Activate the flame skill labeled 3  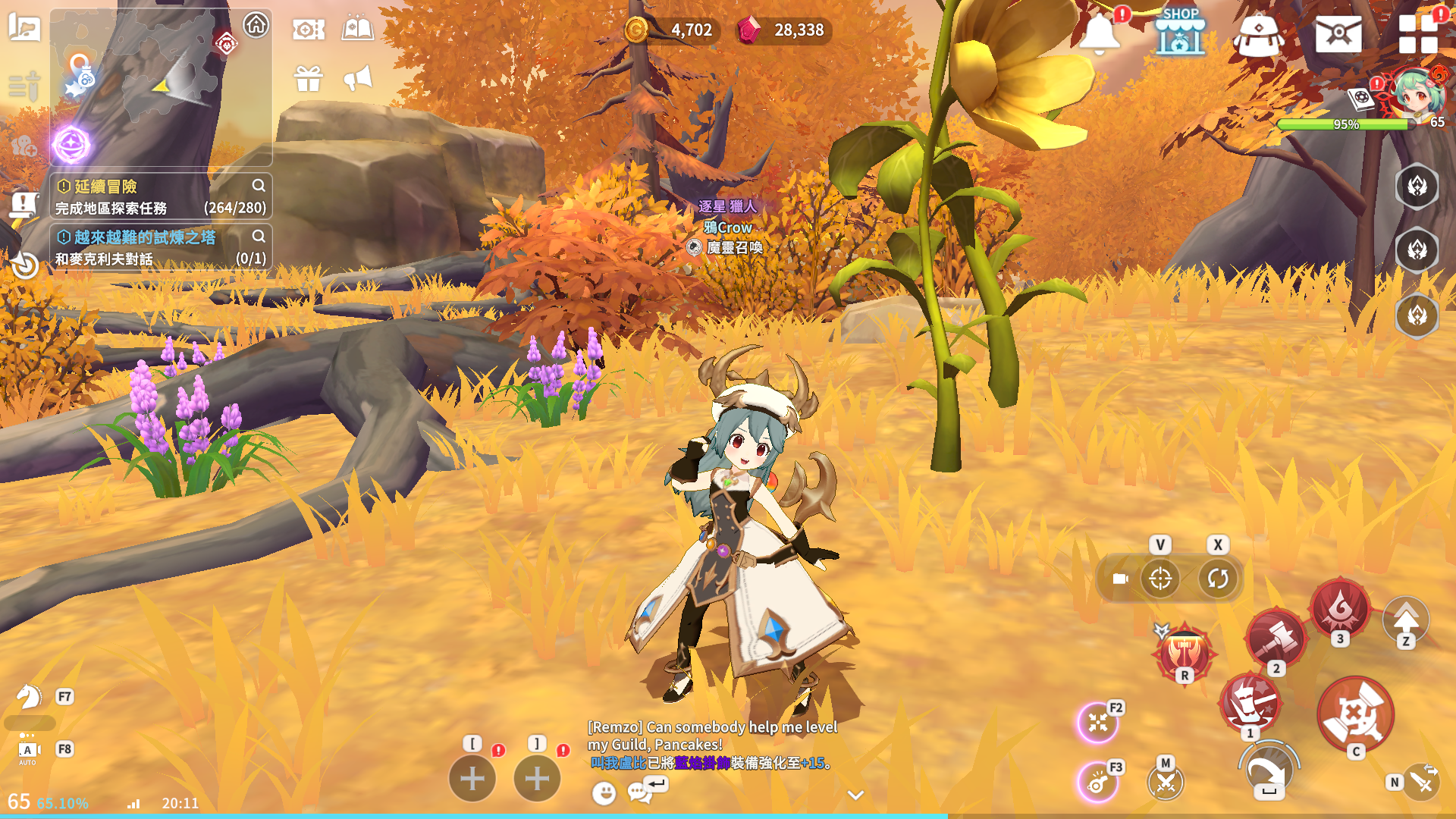click(x=1340, y=607)
